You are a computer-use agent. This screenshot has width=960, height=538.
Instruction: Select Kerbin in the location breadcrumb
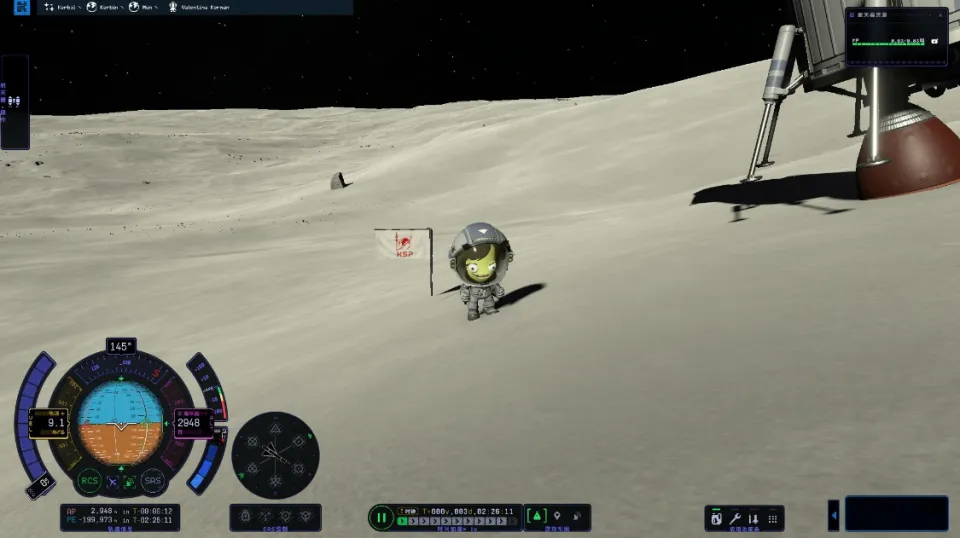pyautogui.click(x=102, y=7)
